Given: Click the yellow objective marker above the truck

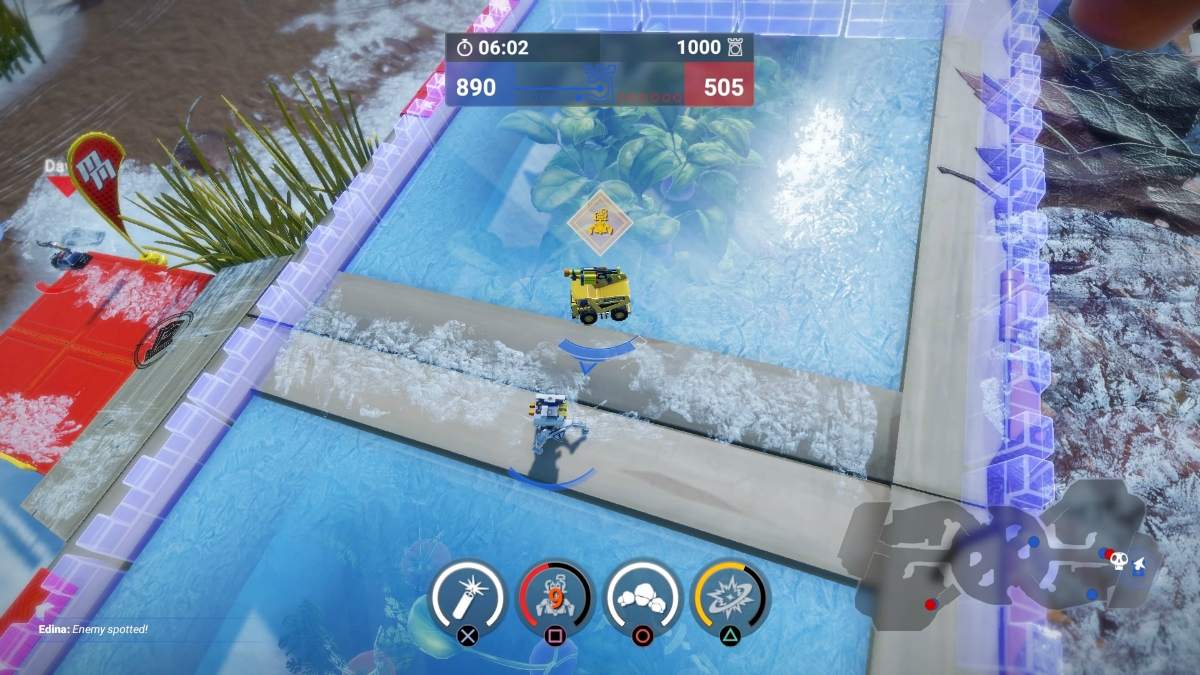Looking at the screenshot, I should (600, 222).
